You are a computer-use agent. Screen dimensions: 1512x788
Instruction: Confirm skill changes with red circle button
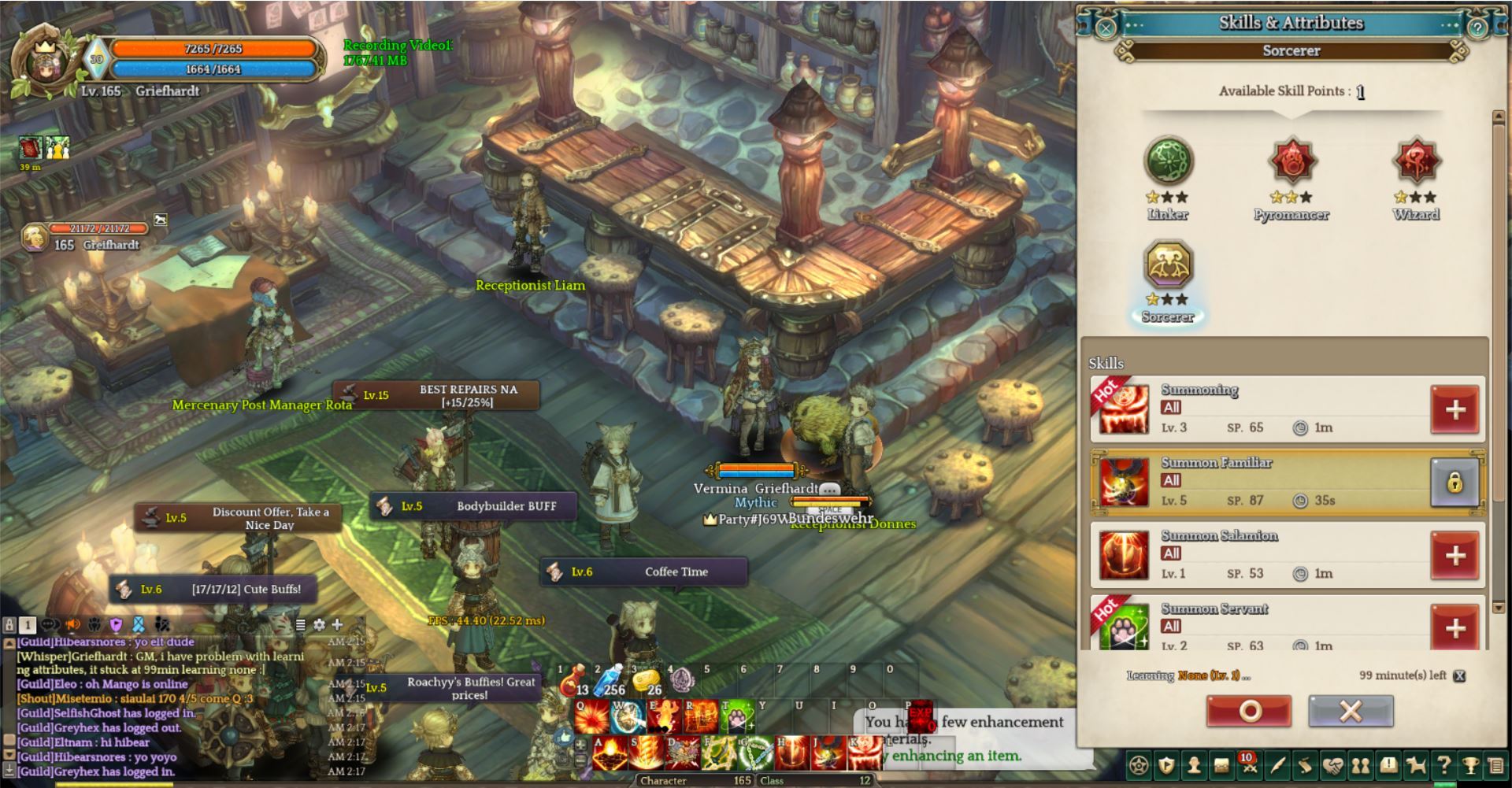[1249, 712]
